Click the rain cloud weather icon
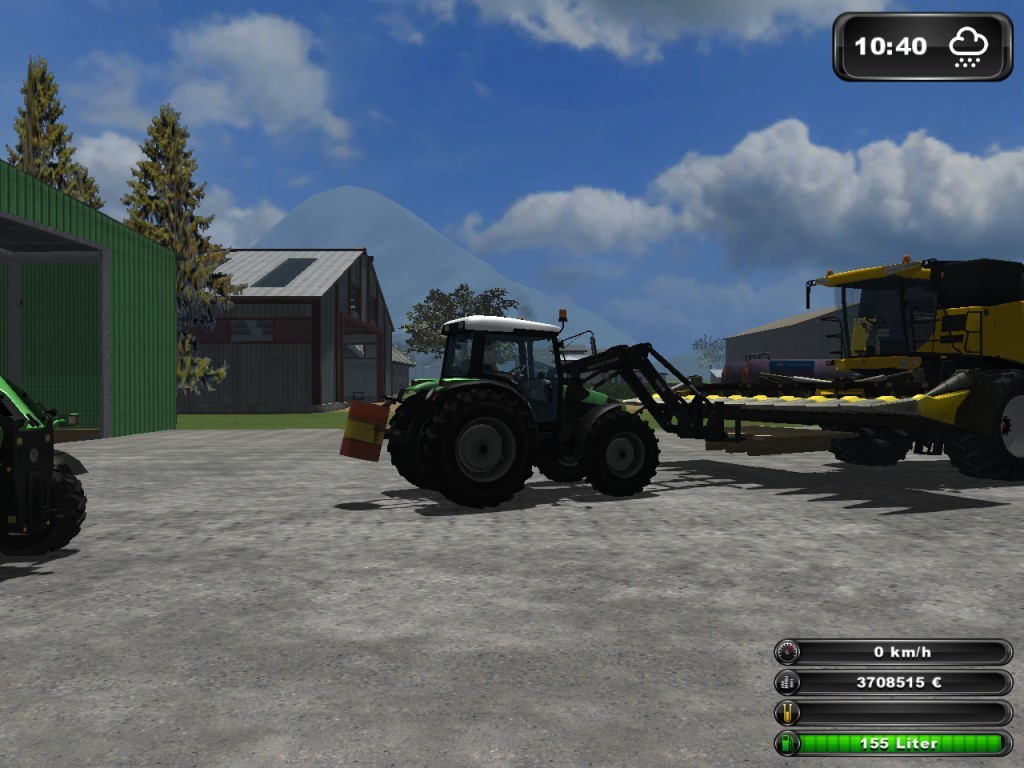The width and height of the screenshot is (1024, 768). [x=968, y=46]
